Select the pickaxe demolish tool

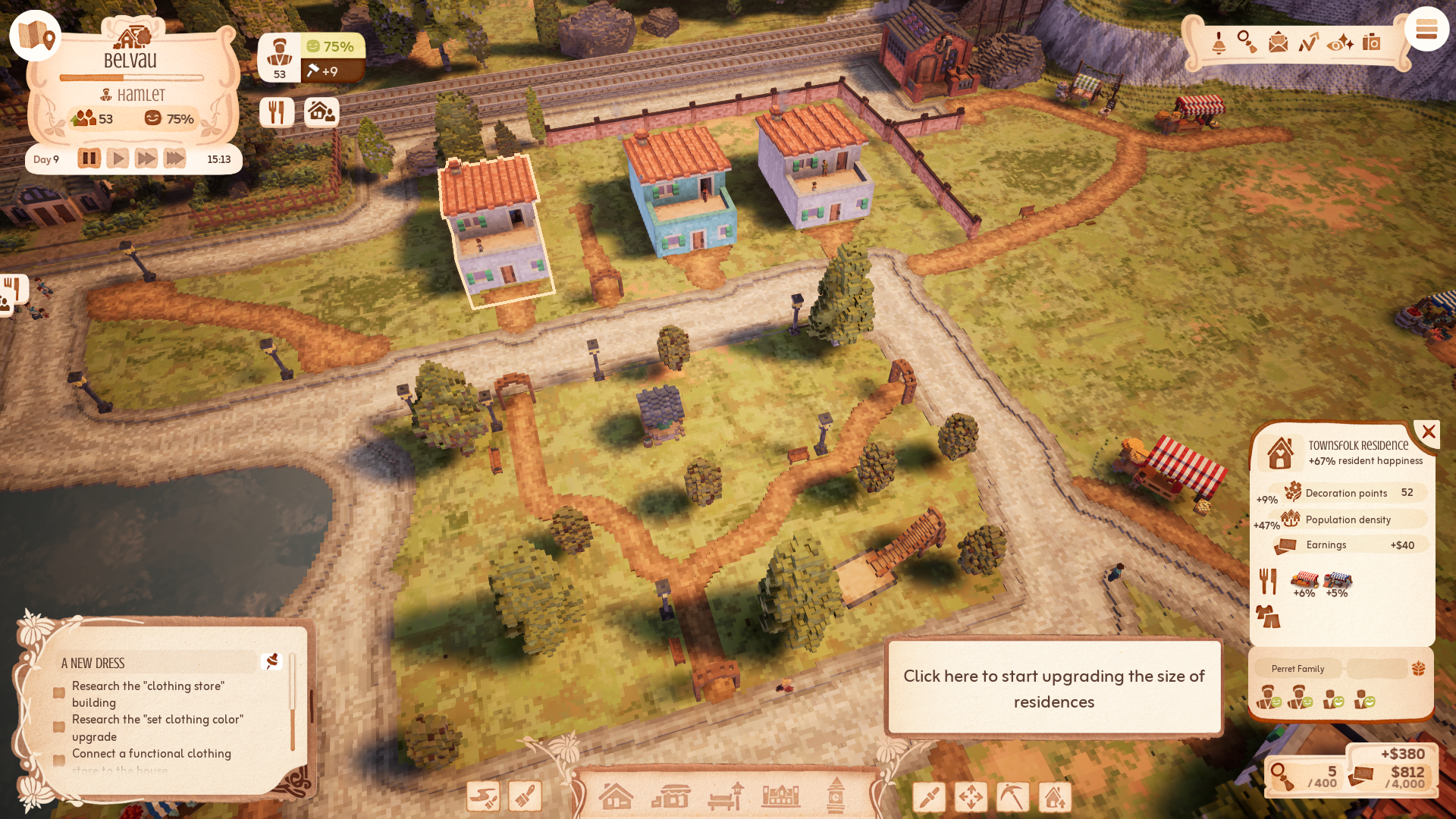click(x=1012, y=797)
